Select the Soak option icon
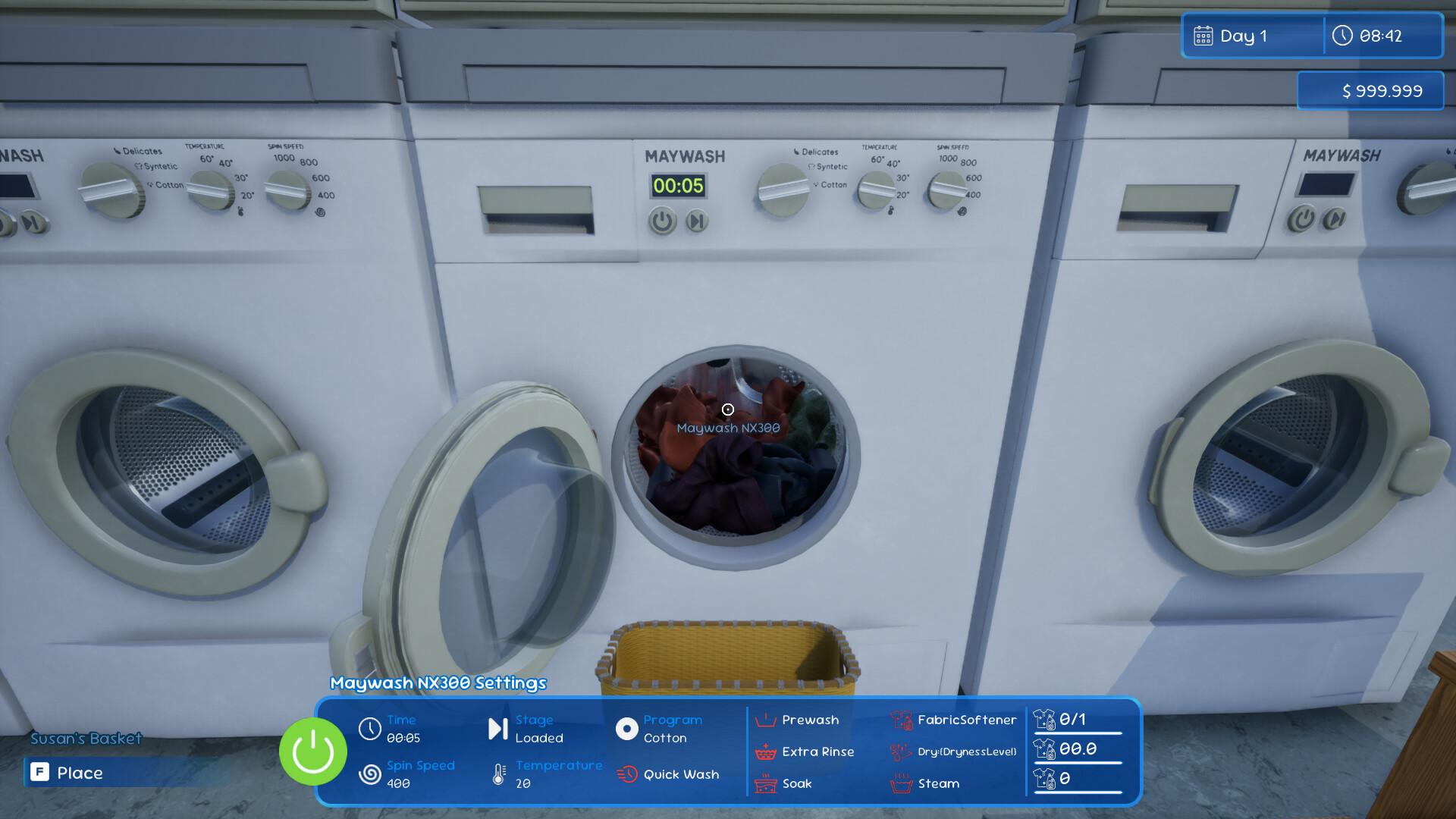The width and height of the screenshot is (1456, 819). click(765, 784)
